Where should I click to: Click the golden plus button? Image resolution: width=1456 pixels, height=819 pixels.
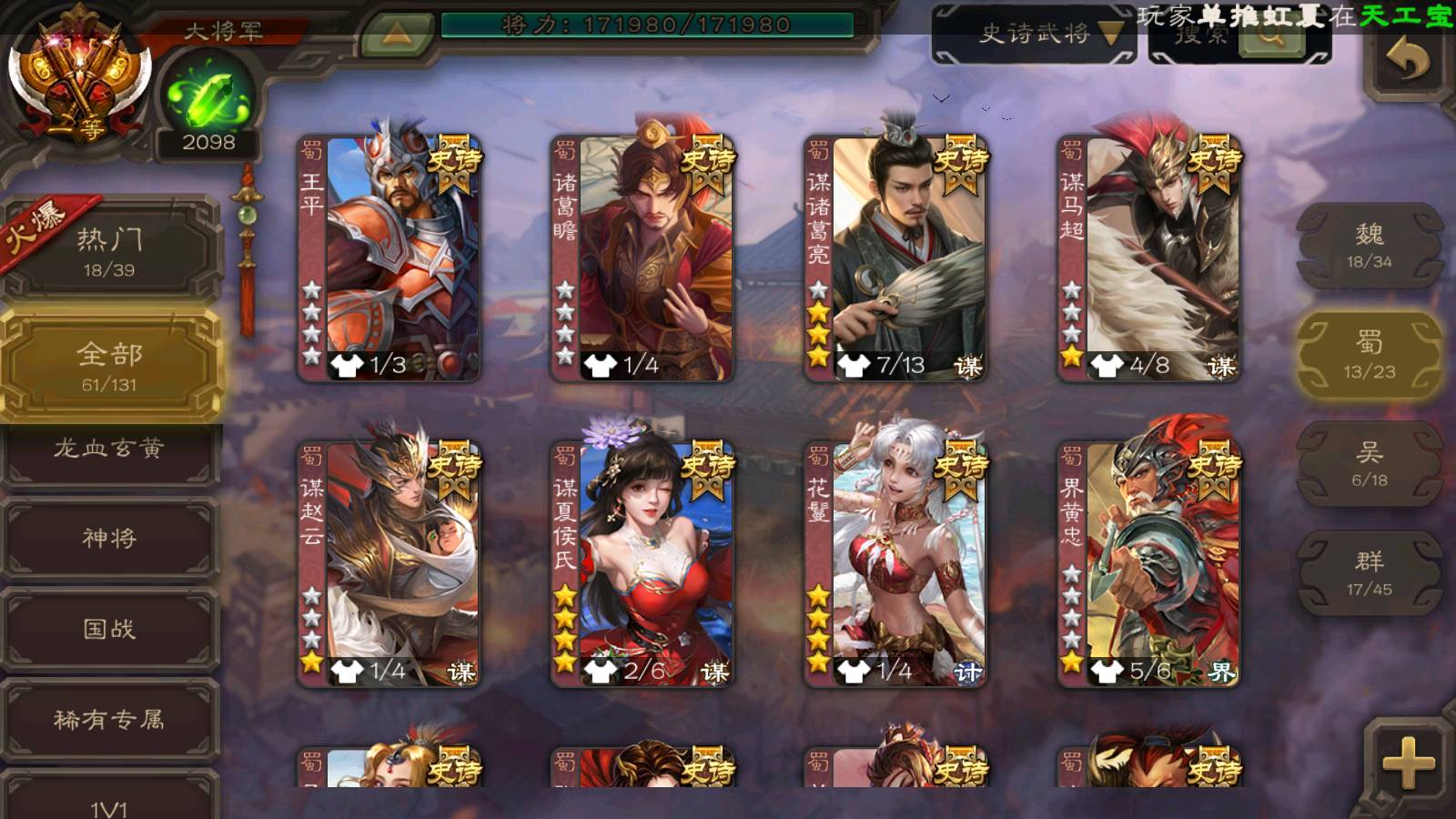coord(1407,763)
